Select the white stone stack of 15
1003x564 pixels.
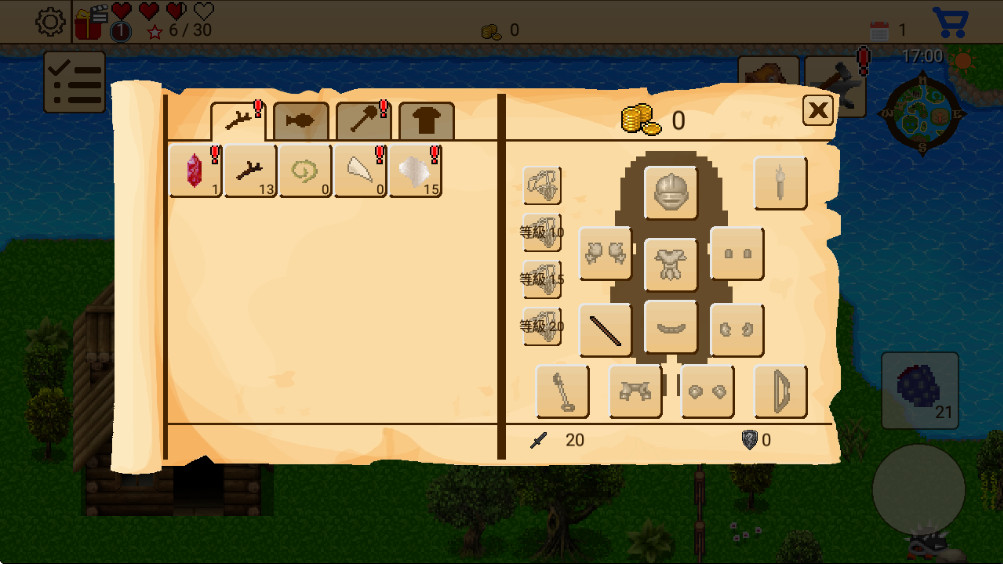[x=415, y=171]
